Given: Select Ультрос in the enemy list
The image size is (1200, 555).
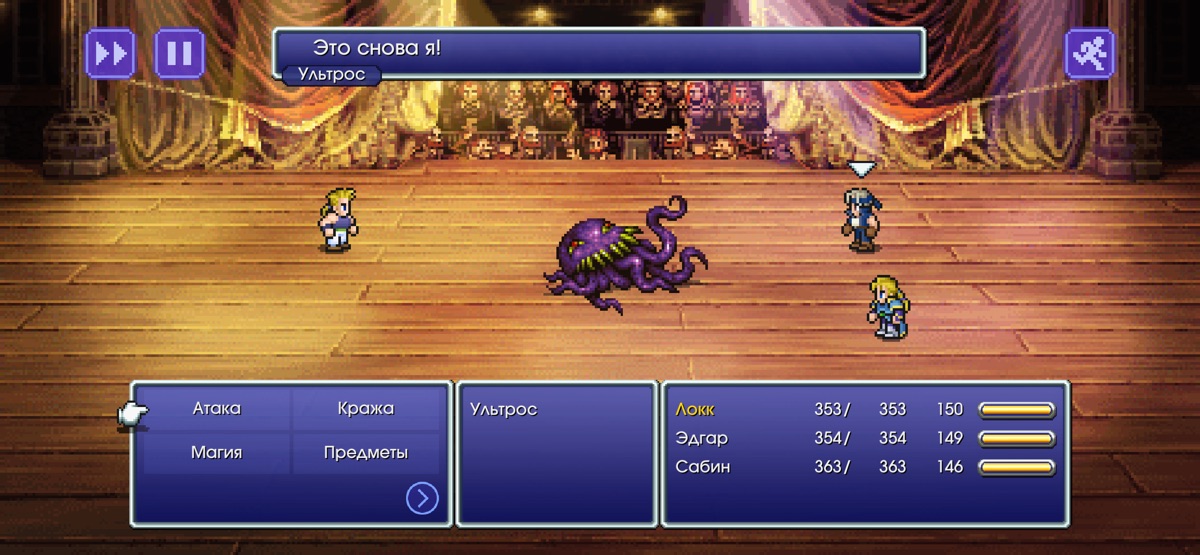Looking at the screenshot, I should point(503,410).
